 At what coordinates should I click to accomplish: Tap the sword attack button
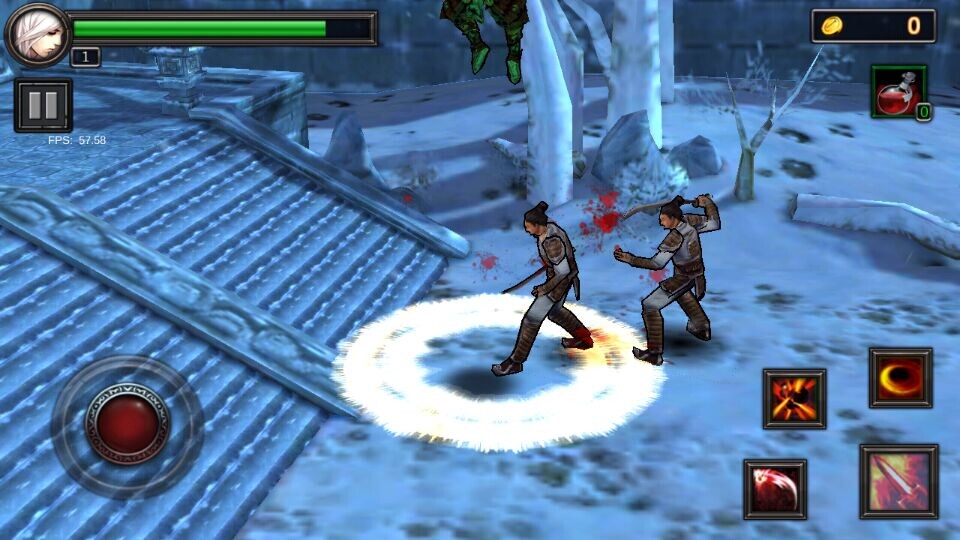click(898, 481)
